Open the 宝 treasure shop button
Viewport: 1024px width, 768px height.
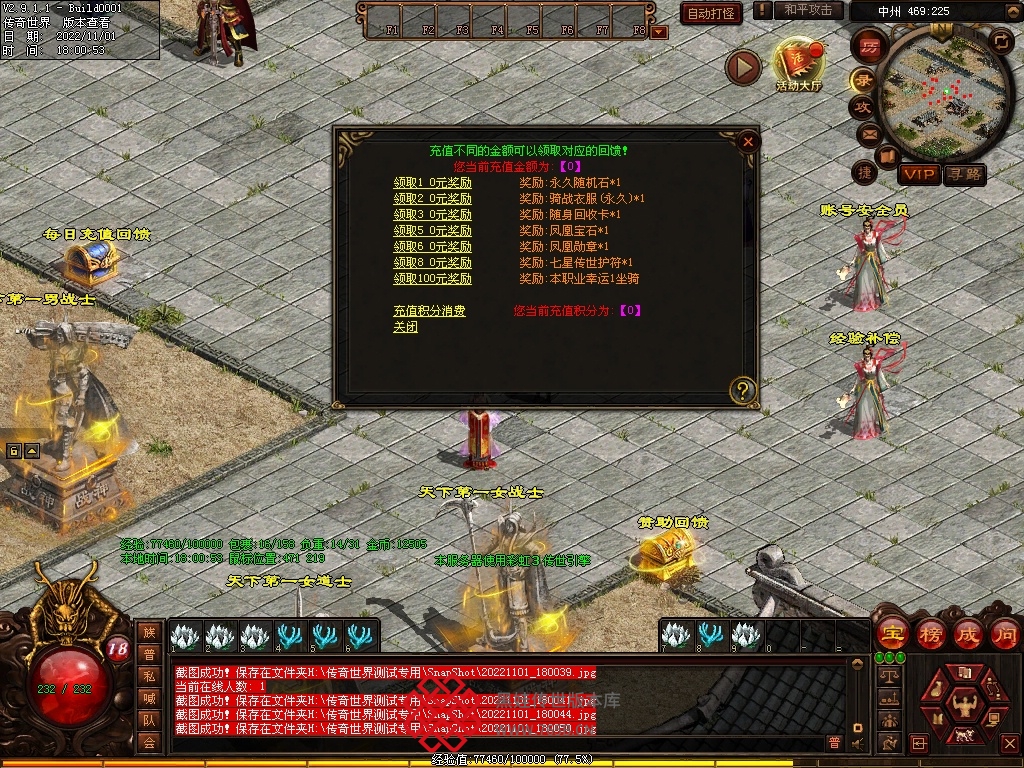(890, 633)
